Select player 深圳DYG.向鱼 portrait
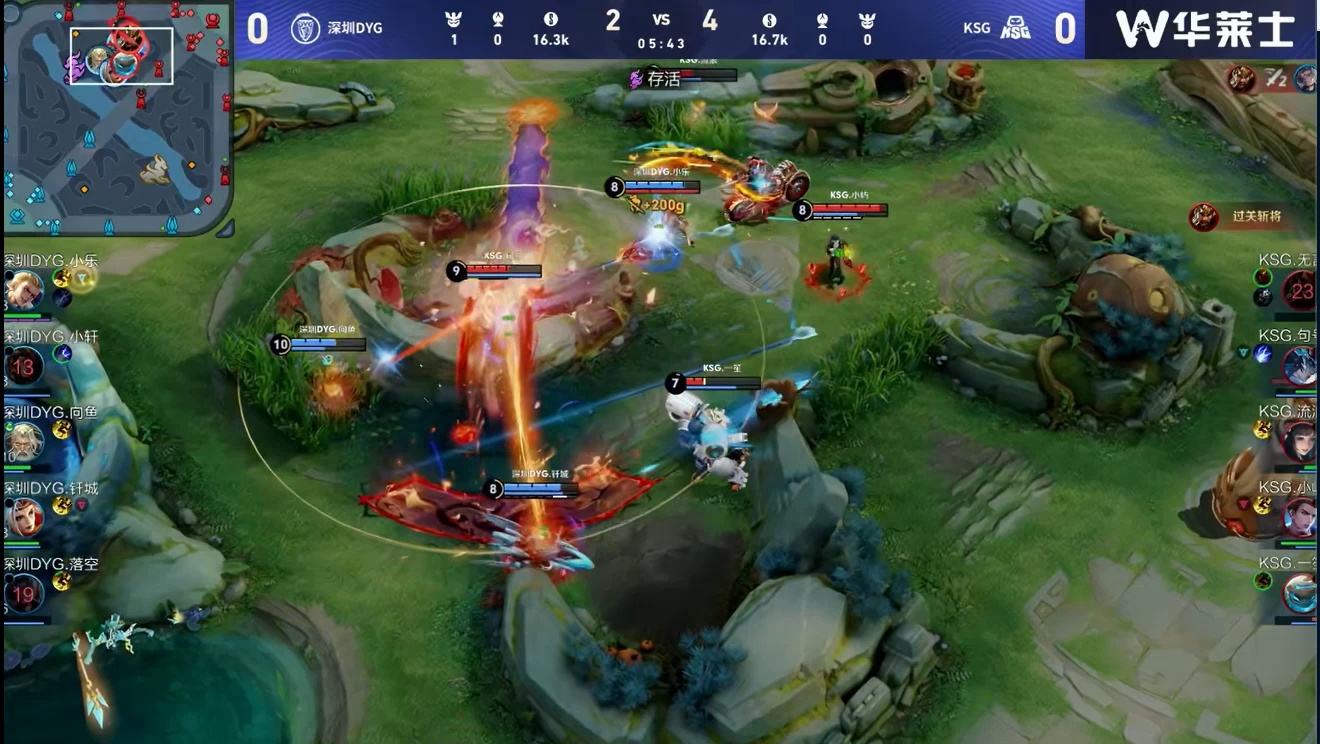 click(23, 442)
